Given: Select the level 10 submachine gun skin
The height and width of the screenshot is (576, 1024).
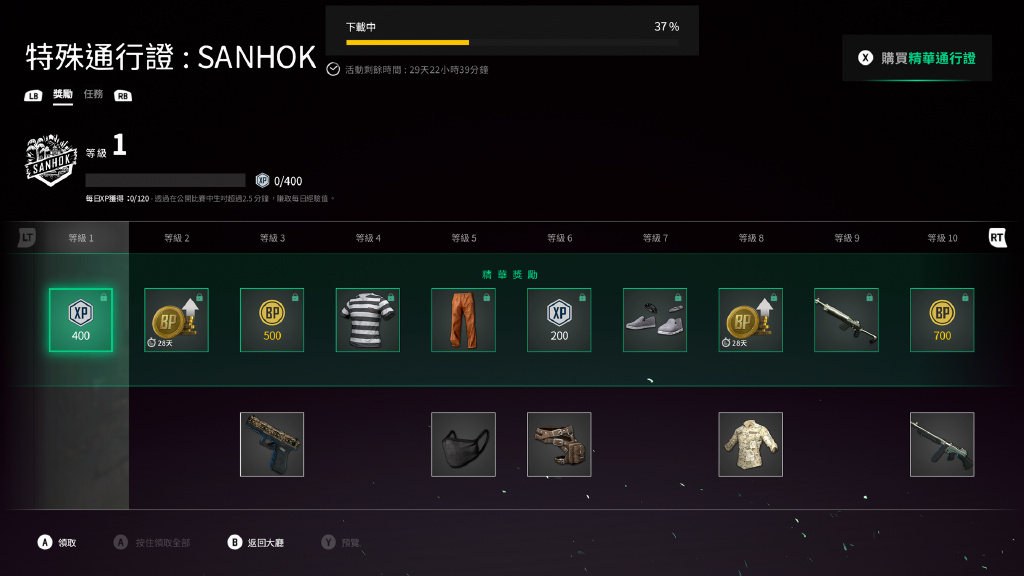Looking at the screenshot, I should [x=942, y=444].
